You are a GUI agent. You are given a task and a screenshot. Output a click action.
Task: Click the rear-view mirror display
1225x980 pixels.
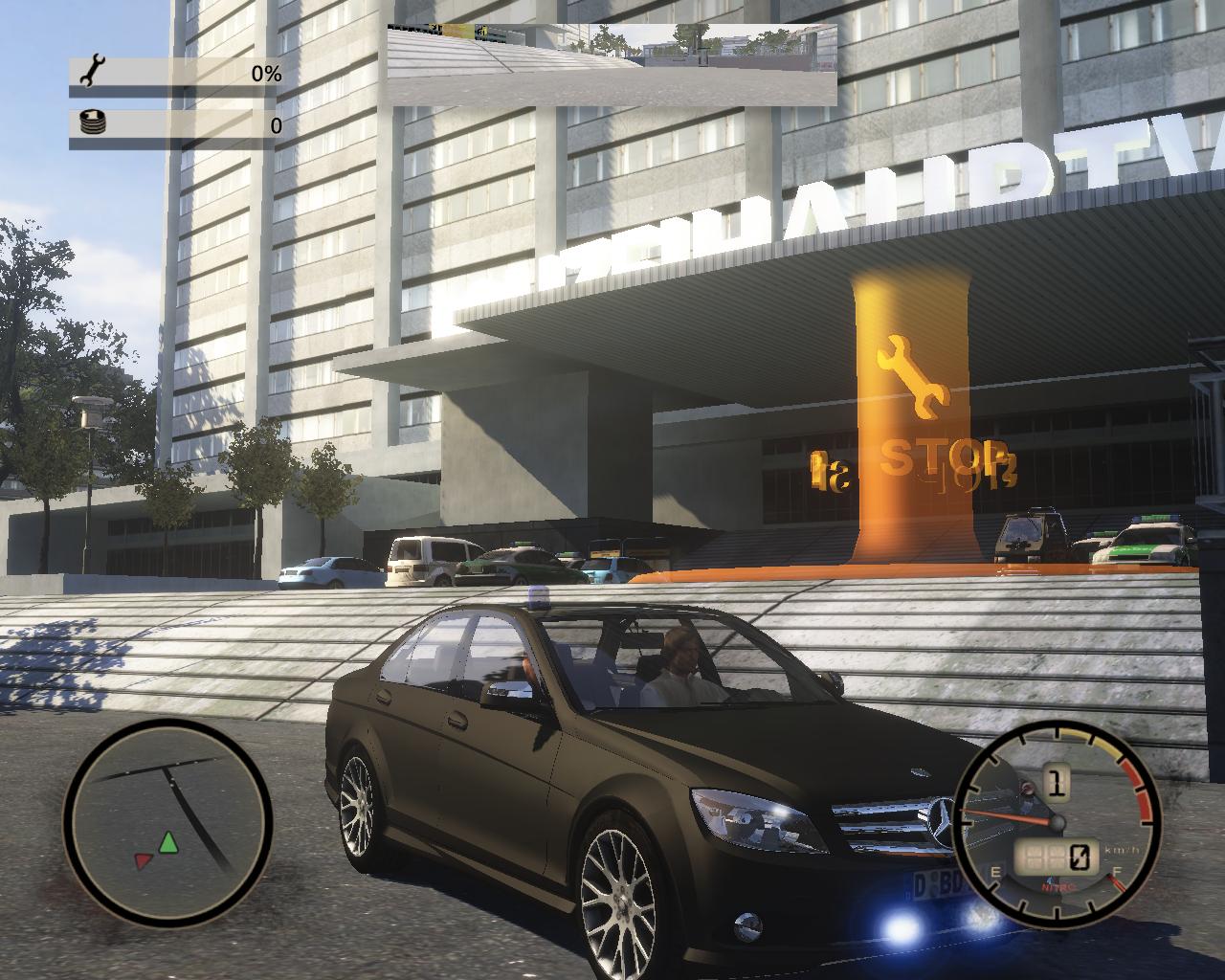pyautogui.click(x=612, y=65)
